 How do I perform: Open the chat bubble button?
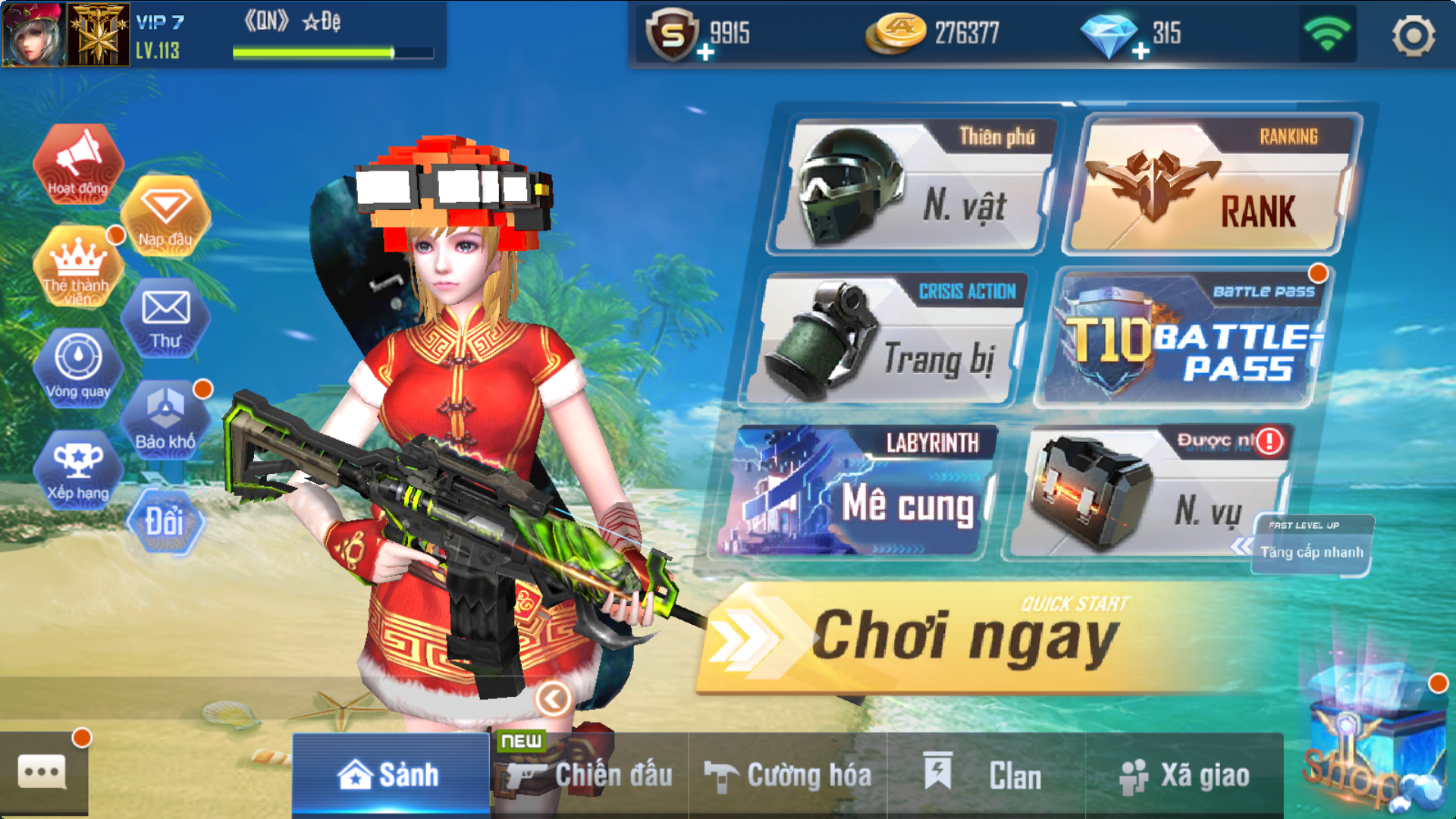click(42, 772)
